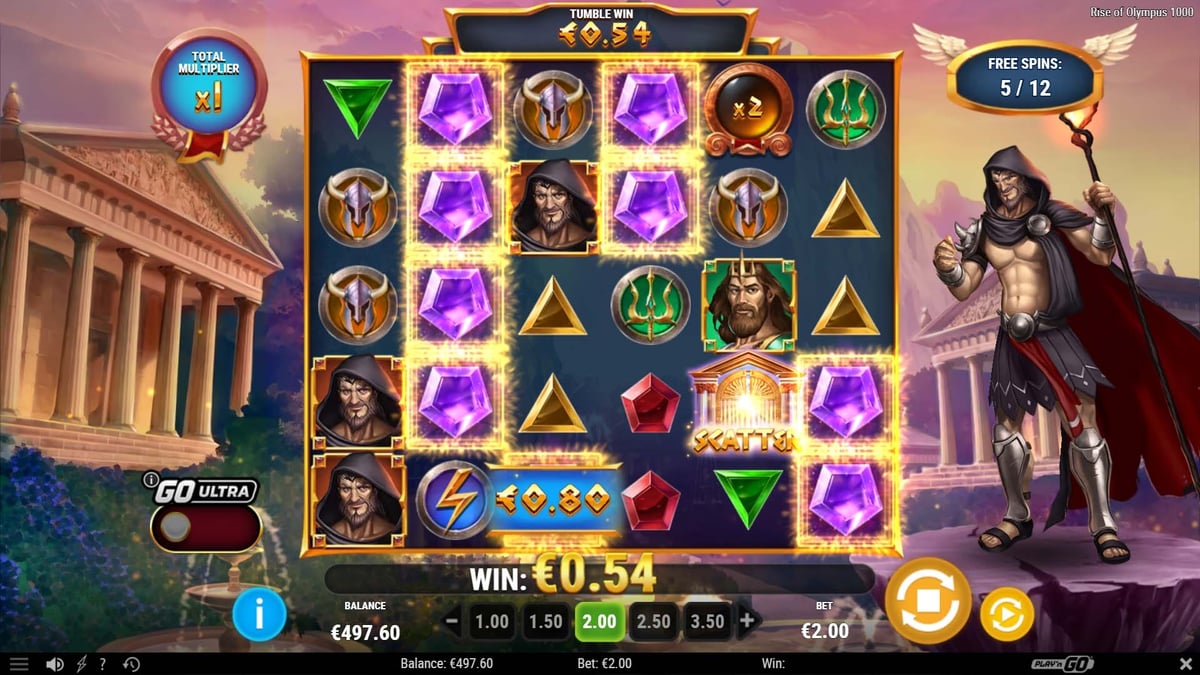Mute sound using the speaker icon
This screenshot has height=675, width=1200.
pyautogui.click(x=55, y=664)
